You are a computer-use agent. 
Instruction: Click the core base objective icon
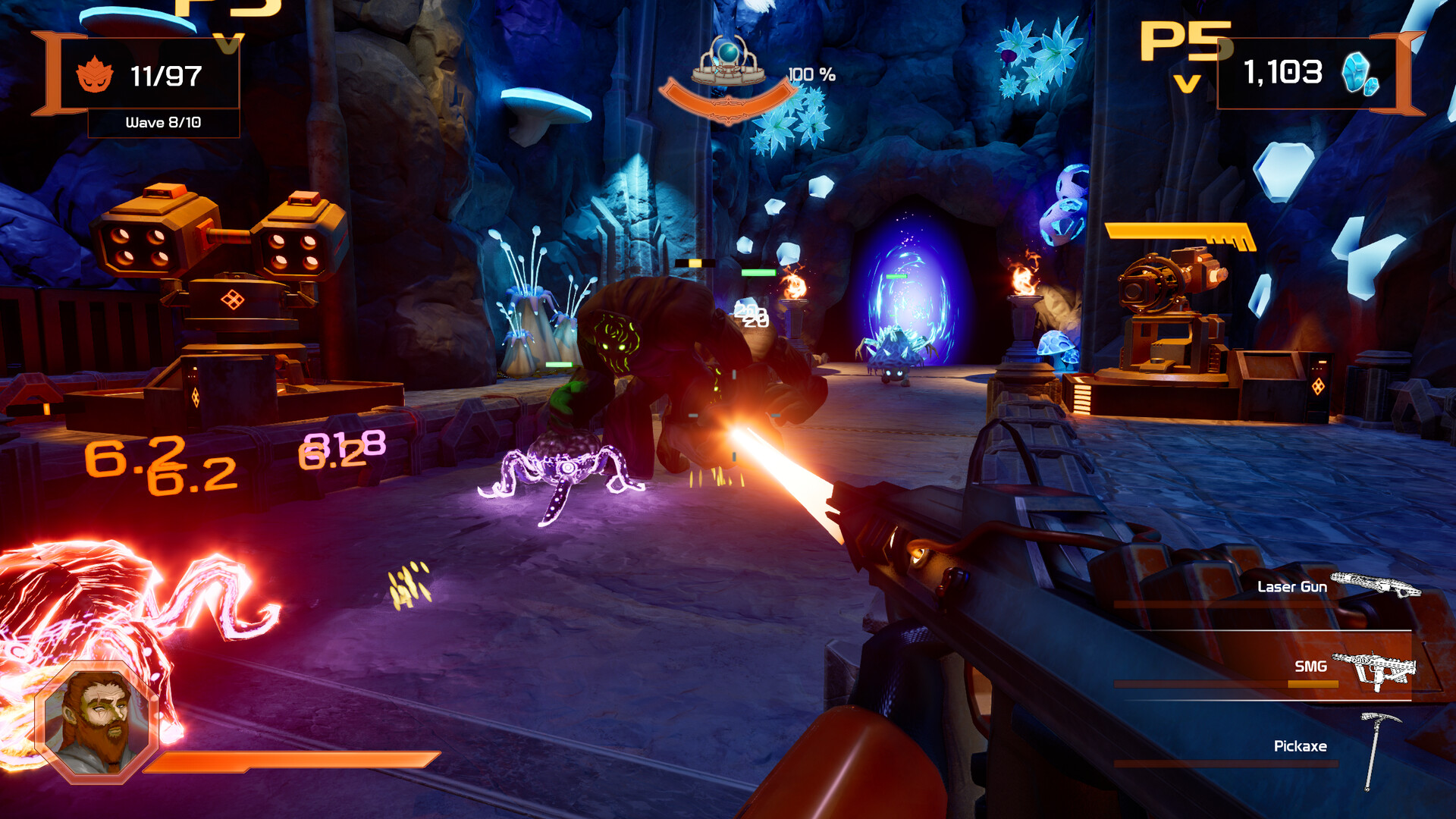click(x=727, y=62)
